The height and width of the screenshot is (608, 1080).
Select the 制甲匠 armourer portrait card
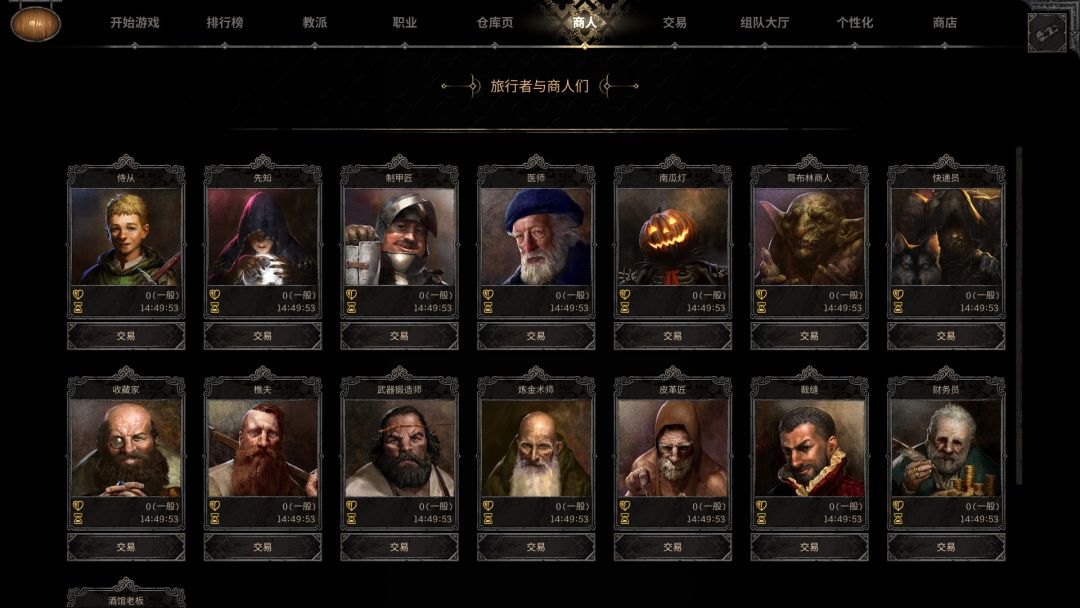point(399,237)
